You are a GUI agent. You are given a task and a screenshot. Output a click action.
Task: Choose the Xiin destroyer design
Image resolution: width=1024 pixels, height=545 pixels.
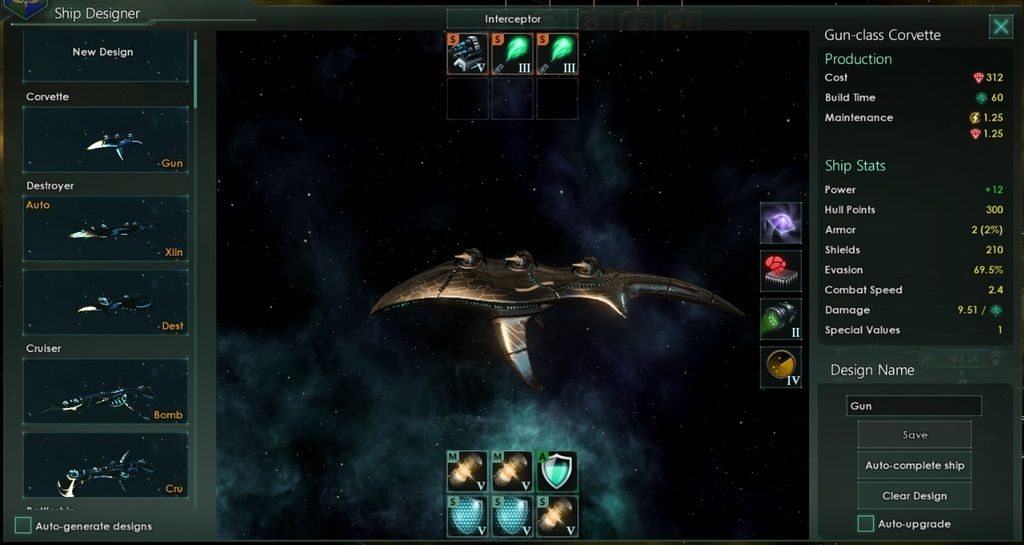[x=105, y=229]
